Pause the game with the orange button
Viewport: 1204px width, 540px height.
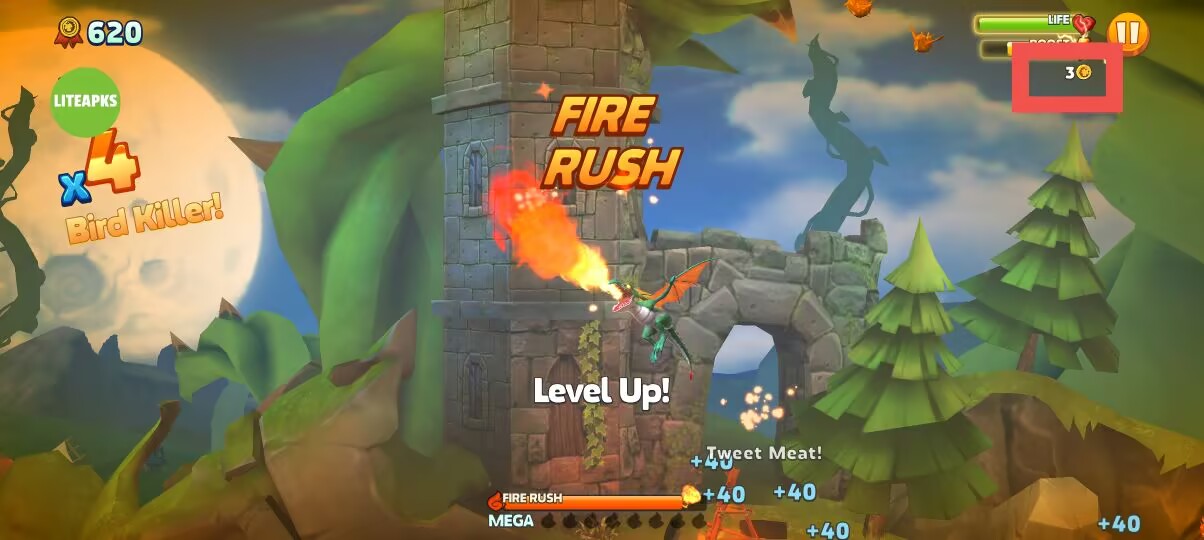(x=1127, y=34)
